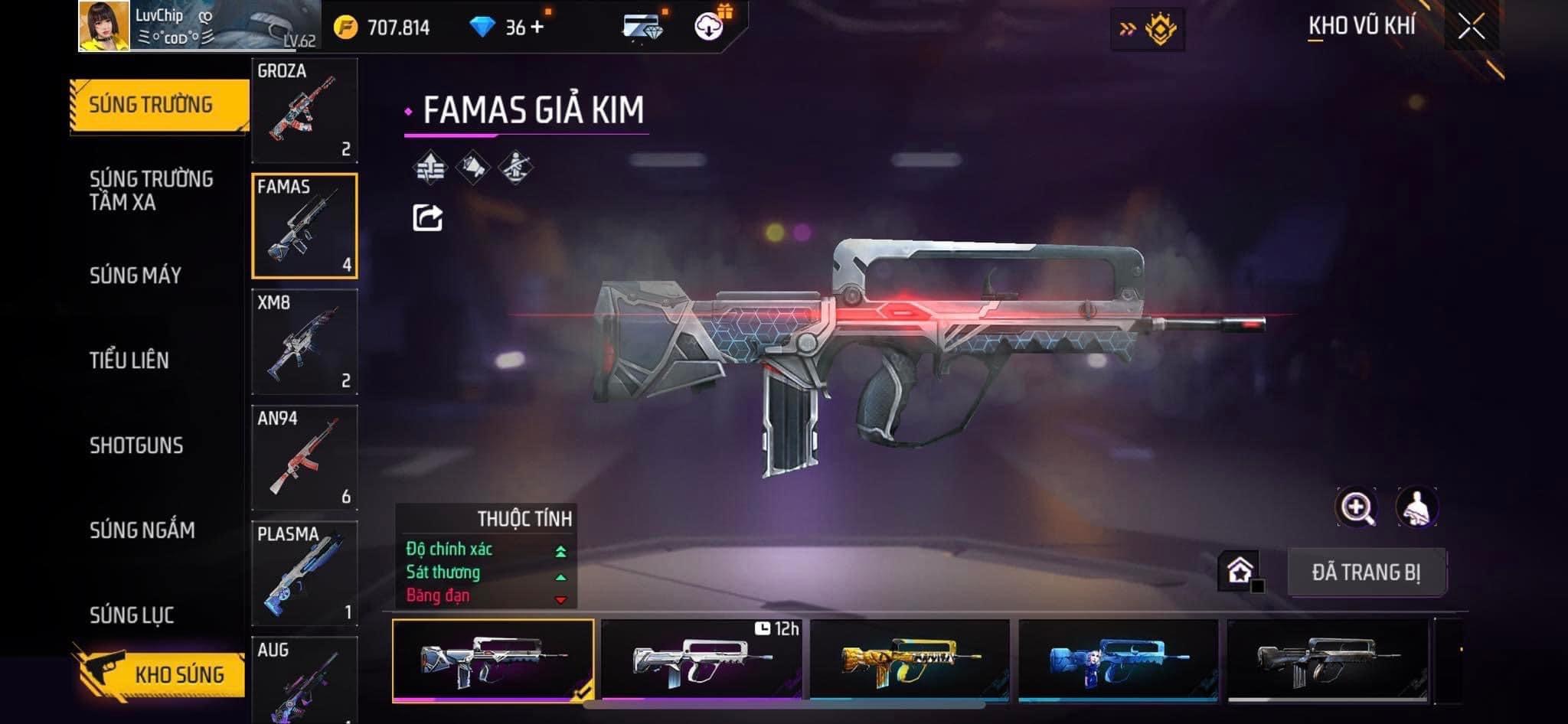
Task: Show the Shotguns category
Action: pos(136,445)
